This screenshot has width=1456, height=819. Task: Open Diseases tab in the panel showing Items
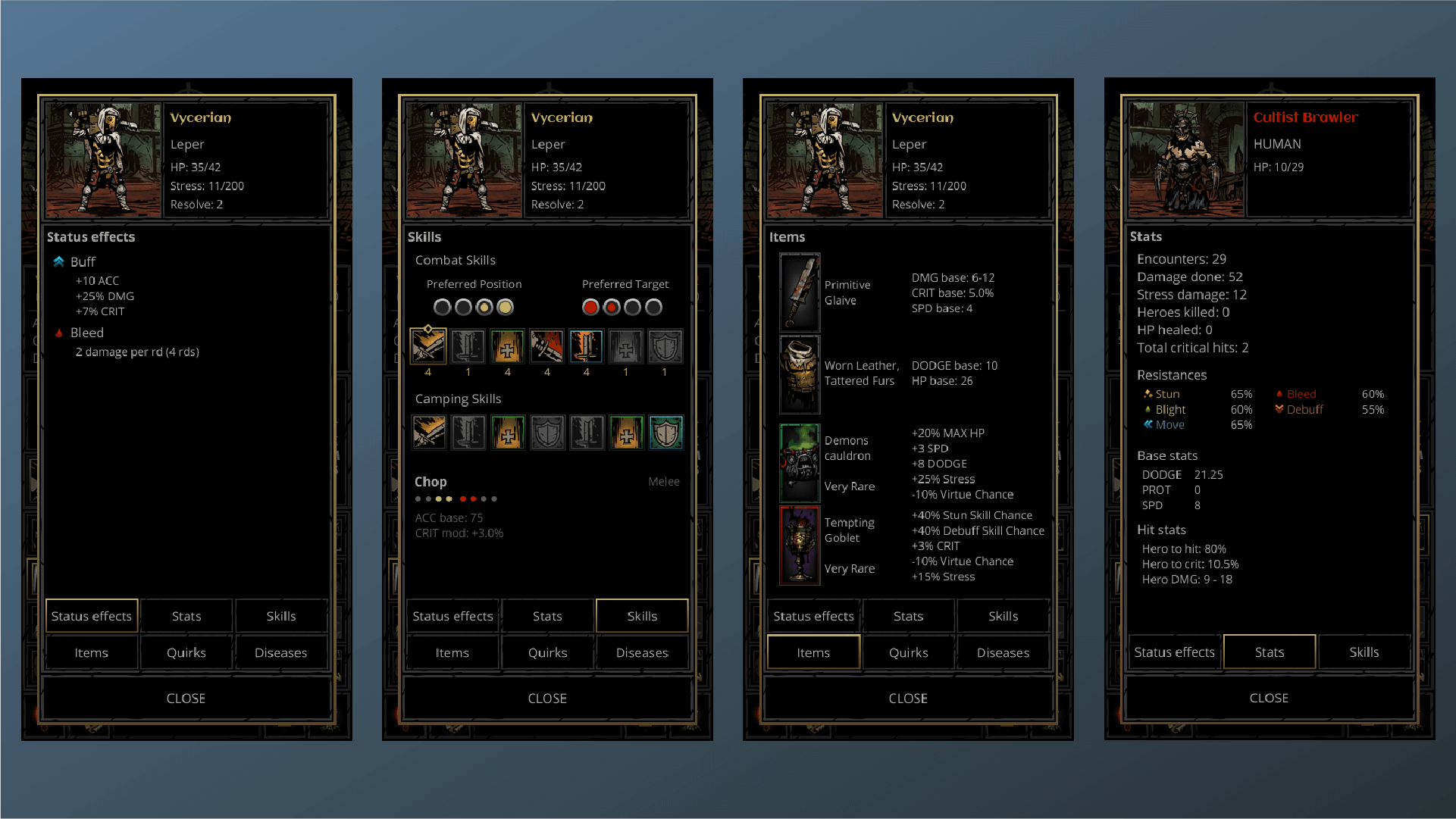pos(1003,652)
